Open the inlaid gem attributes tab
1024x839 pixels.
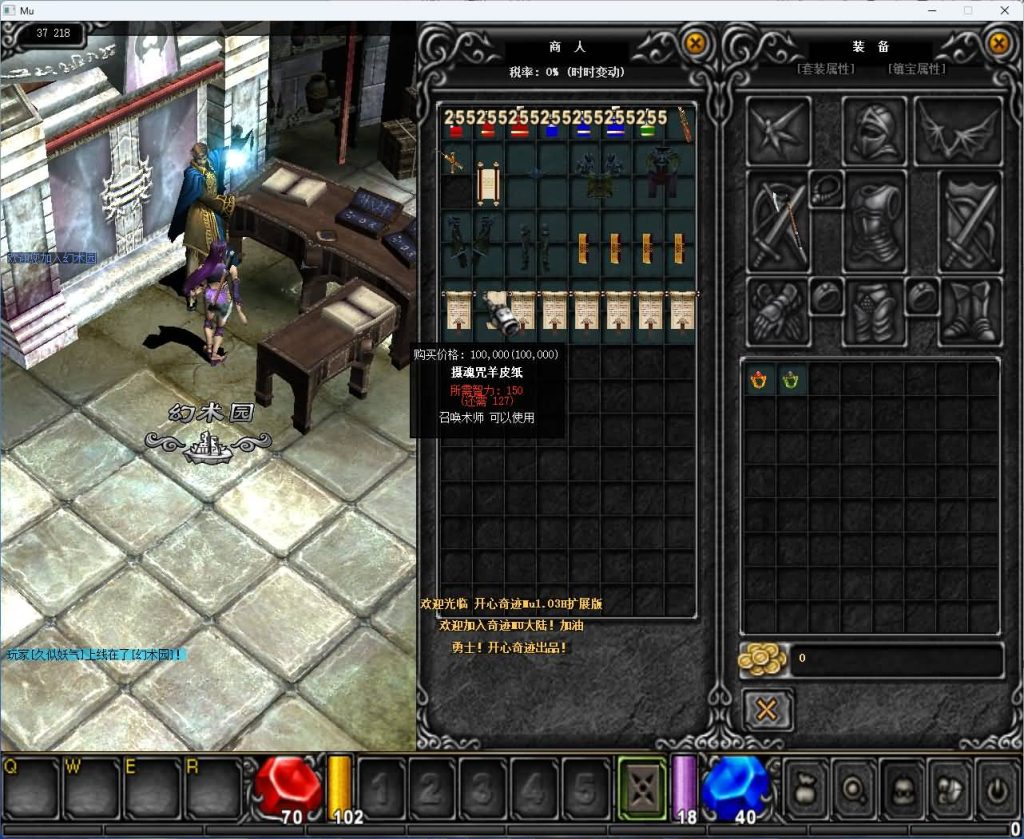[916, 69]
